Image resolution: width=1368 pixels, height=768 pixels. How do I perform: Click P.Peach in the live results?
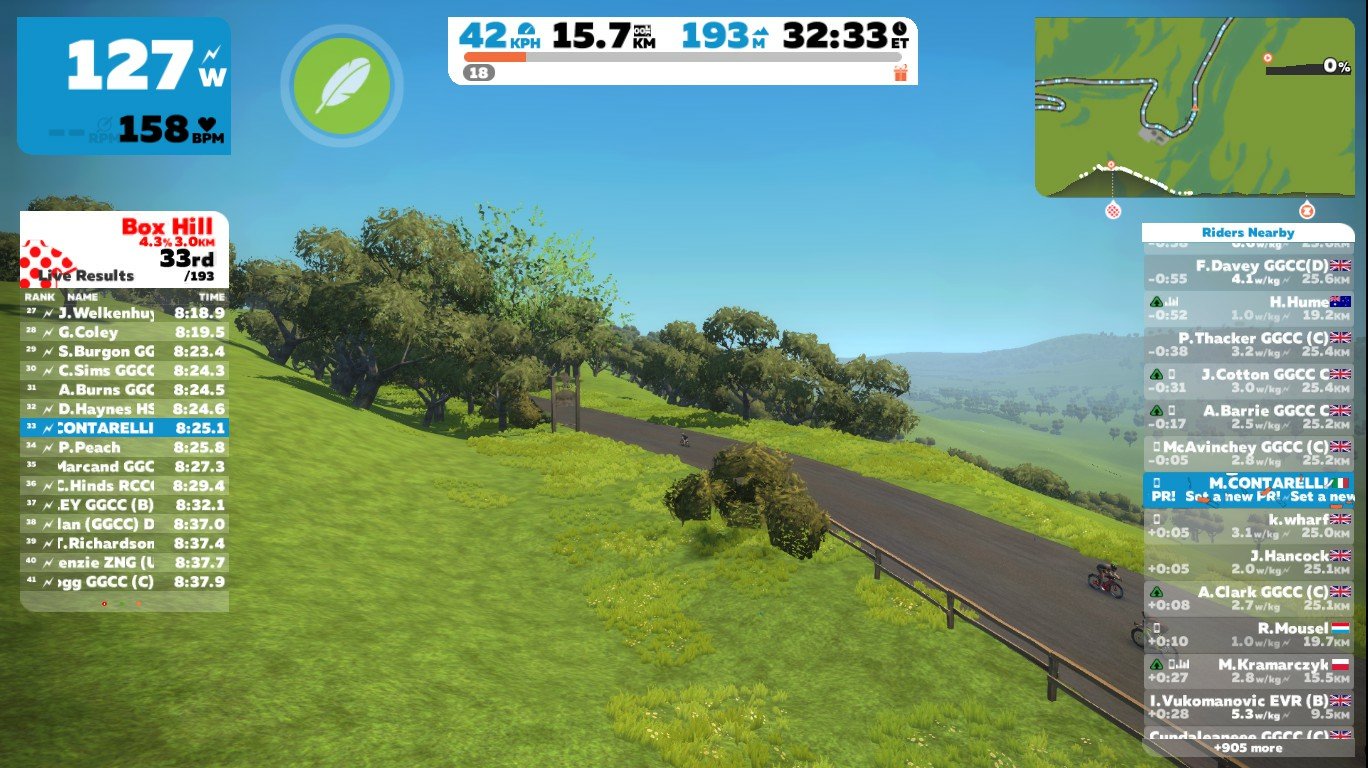124,448
